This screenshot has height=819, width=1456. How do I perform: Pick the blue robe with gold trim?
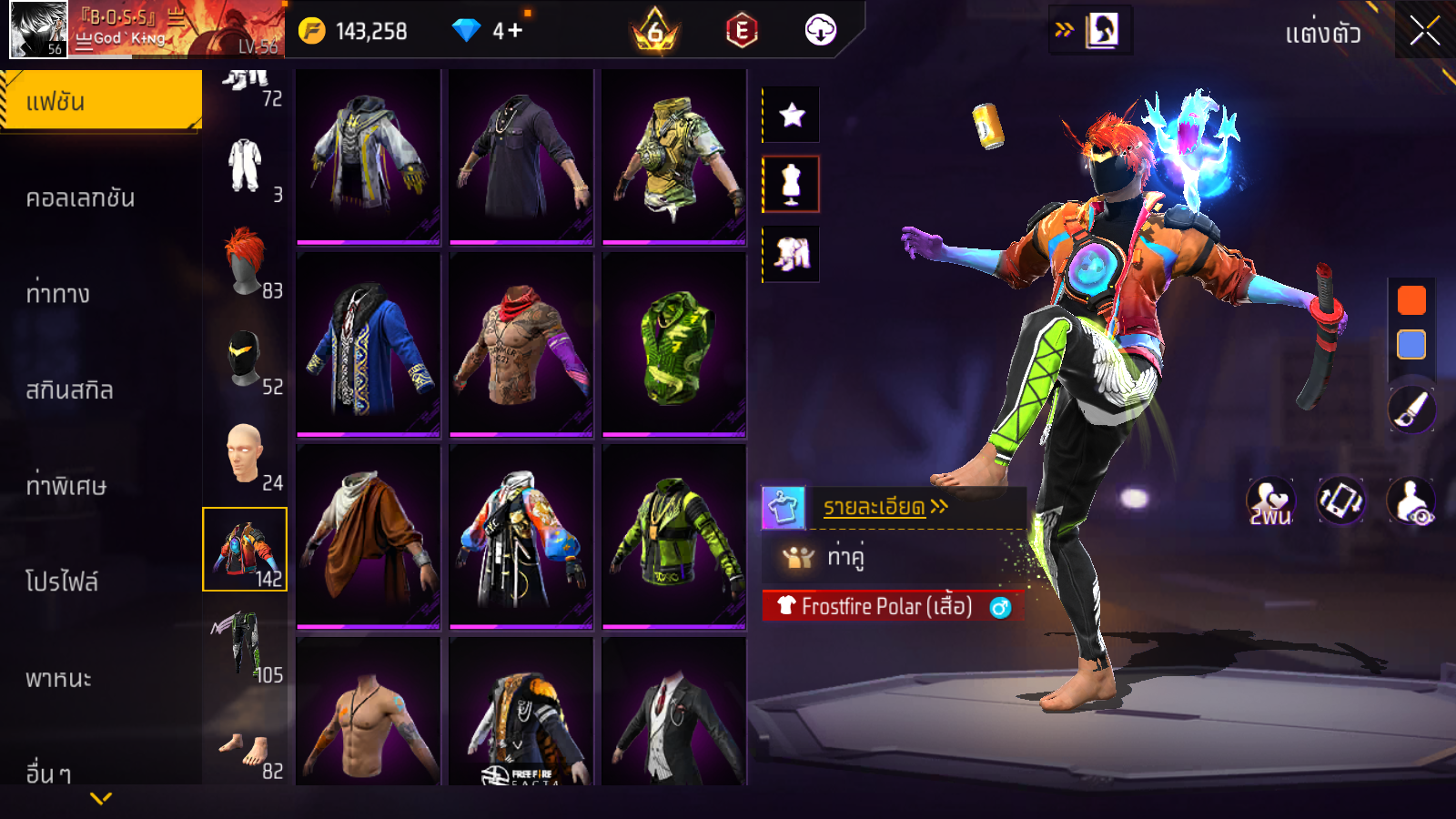pyautogui.click(x=369, y=344)
